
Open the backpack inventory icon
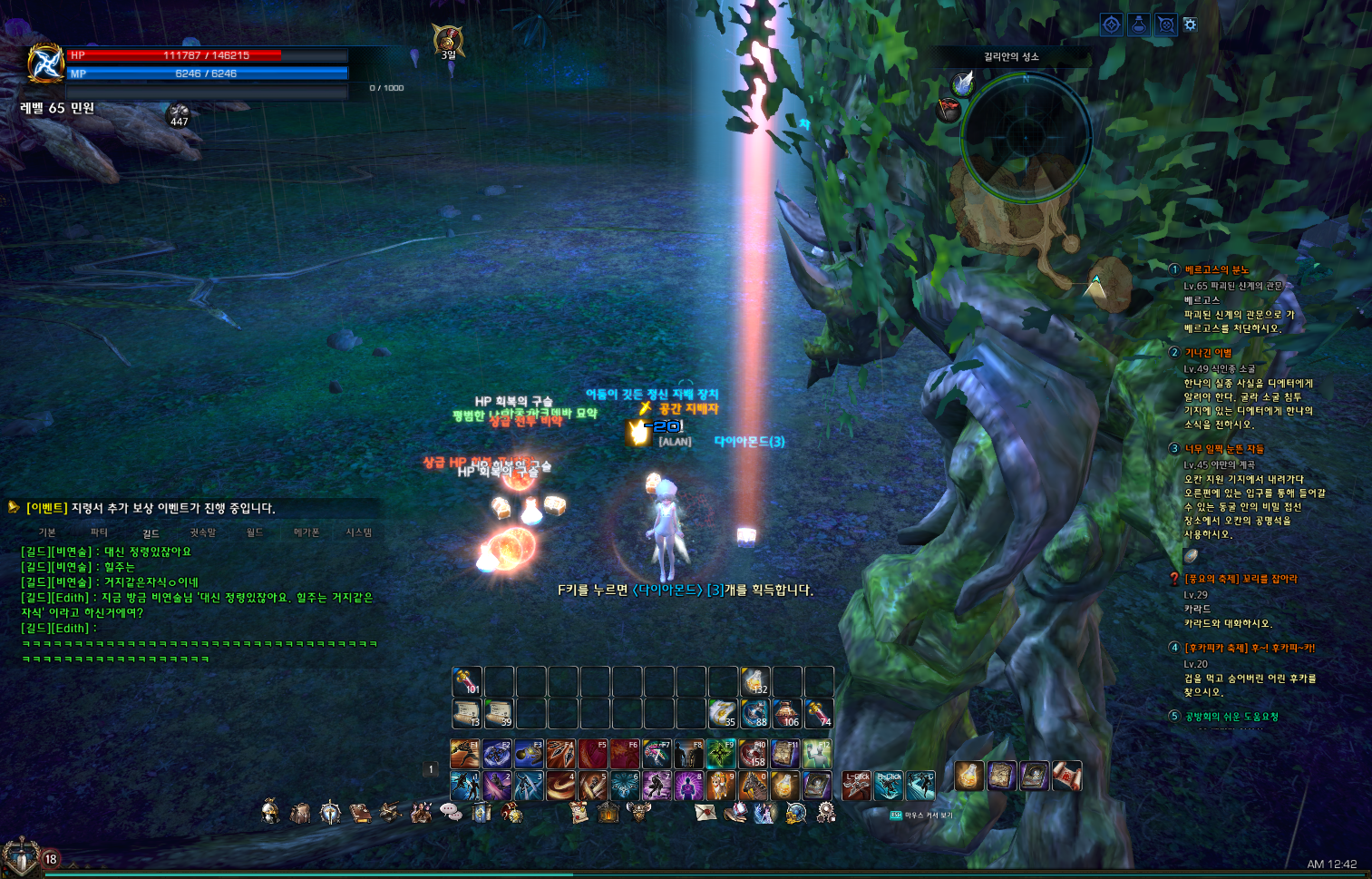pos(300,813)
